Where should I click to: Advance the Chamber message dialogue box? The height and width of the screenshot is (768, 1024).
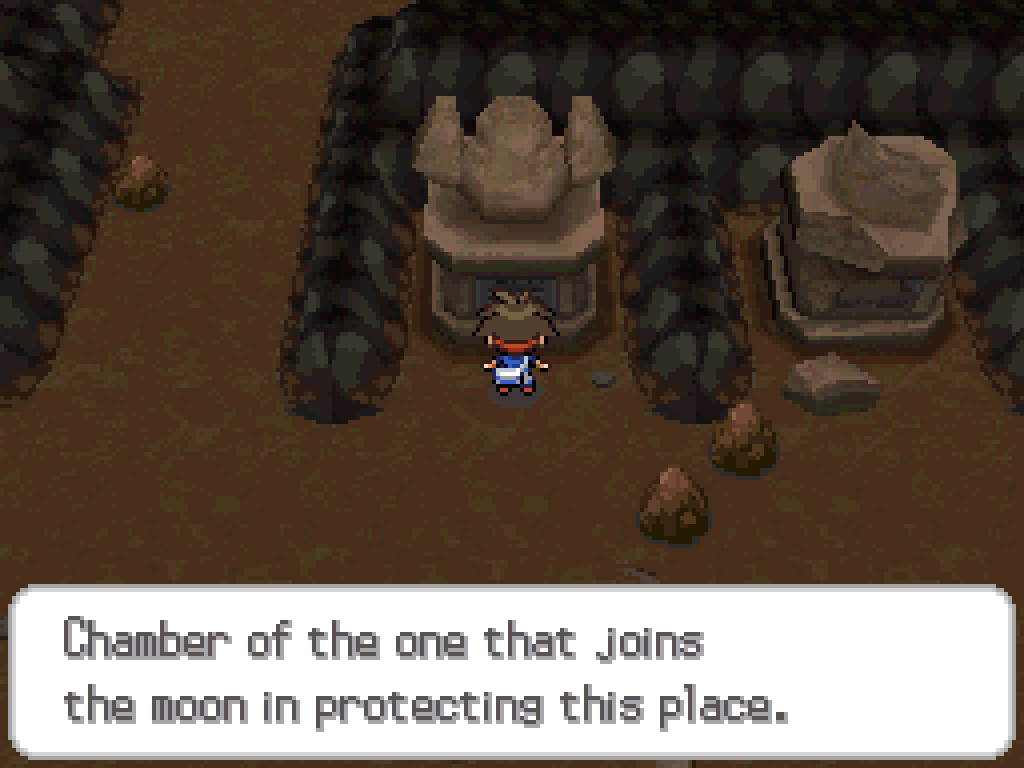point(512,672)
